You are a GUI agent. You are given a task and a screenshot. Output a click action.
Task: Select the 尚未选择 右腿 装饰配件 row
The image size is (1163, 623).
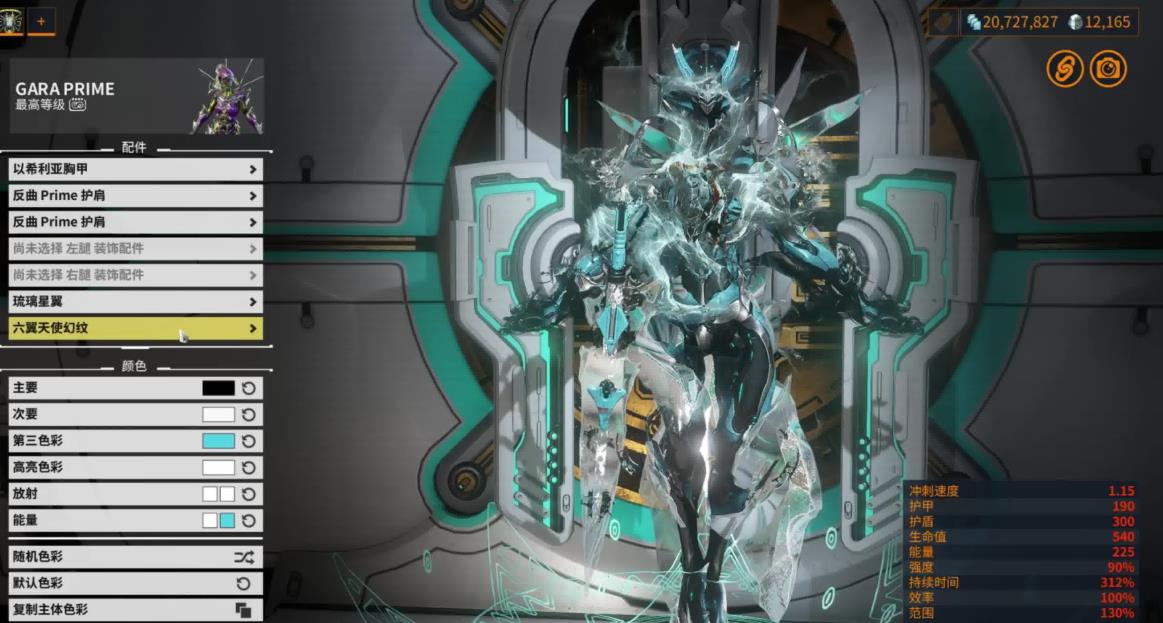coord(135,274)
